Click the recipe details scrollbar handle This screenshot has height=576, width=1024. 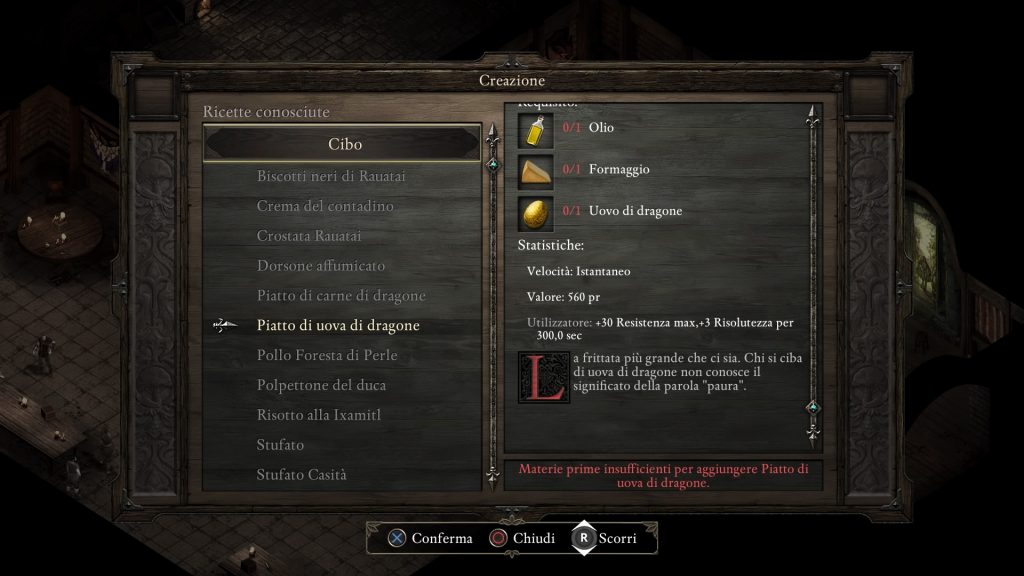pos(812,407)
